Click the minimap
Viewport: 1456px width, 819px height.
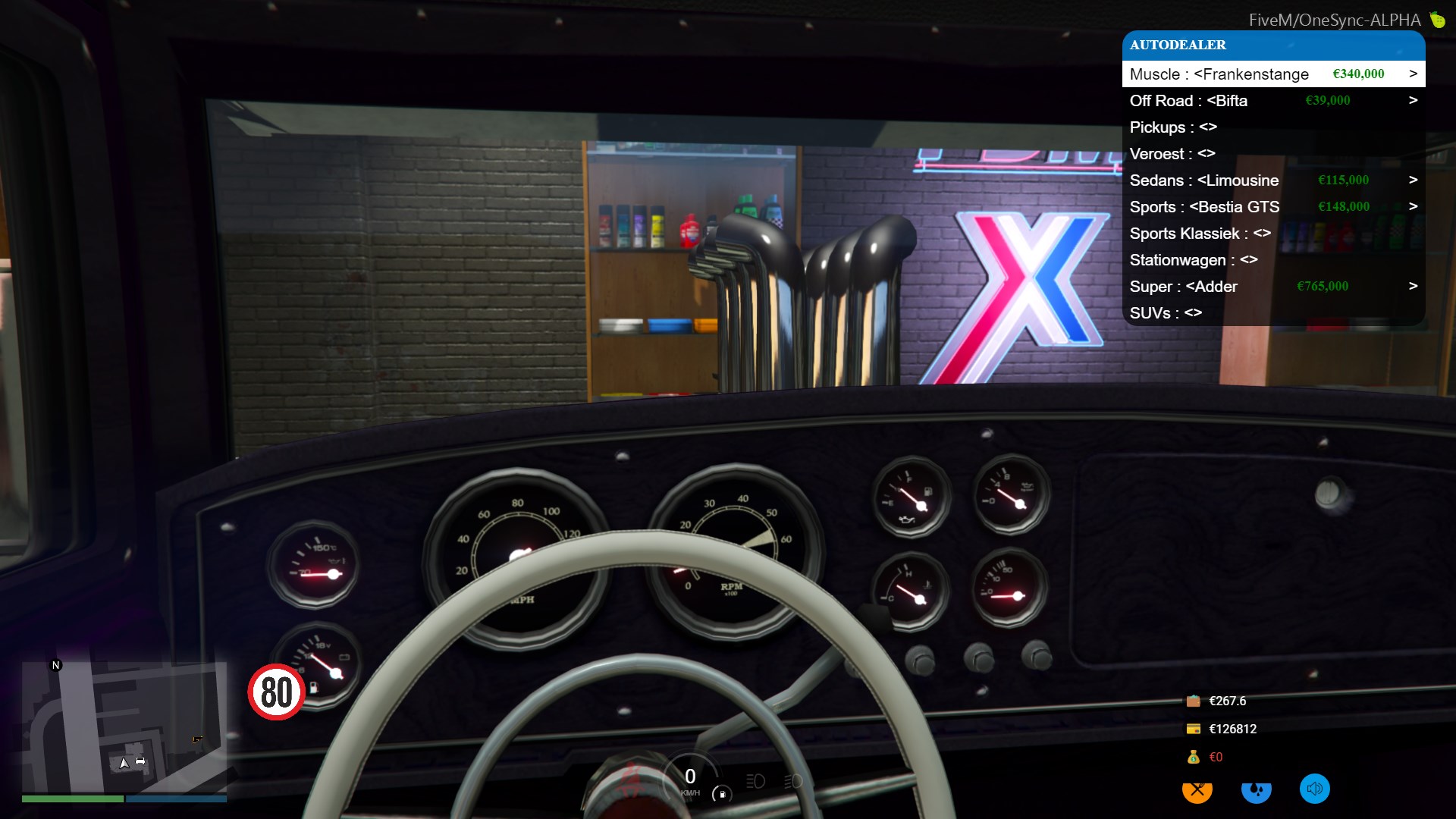124,726
